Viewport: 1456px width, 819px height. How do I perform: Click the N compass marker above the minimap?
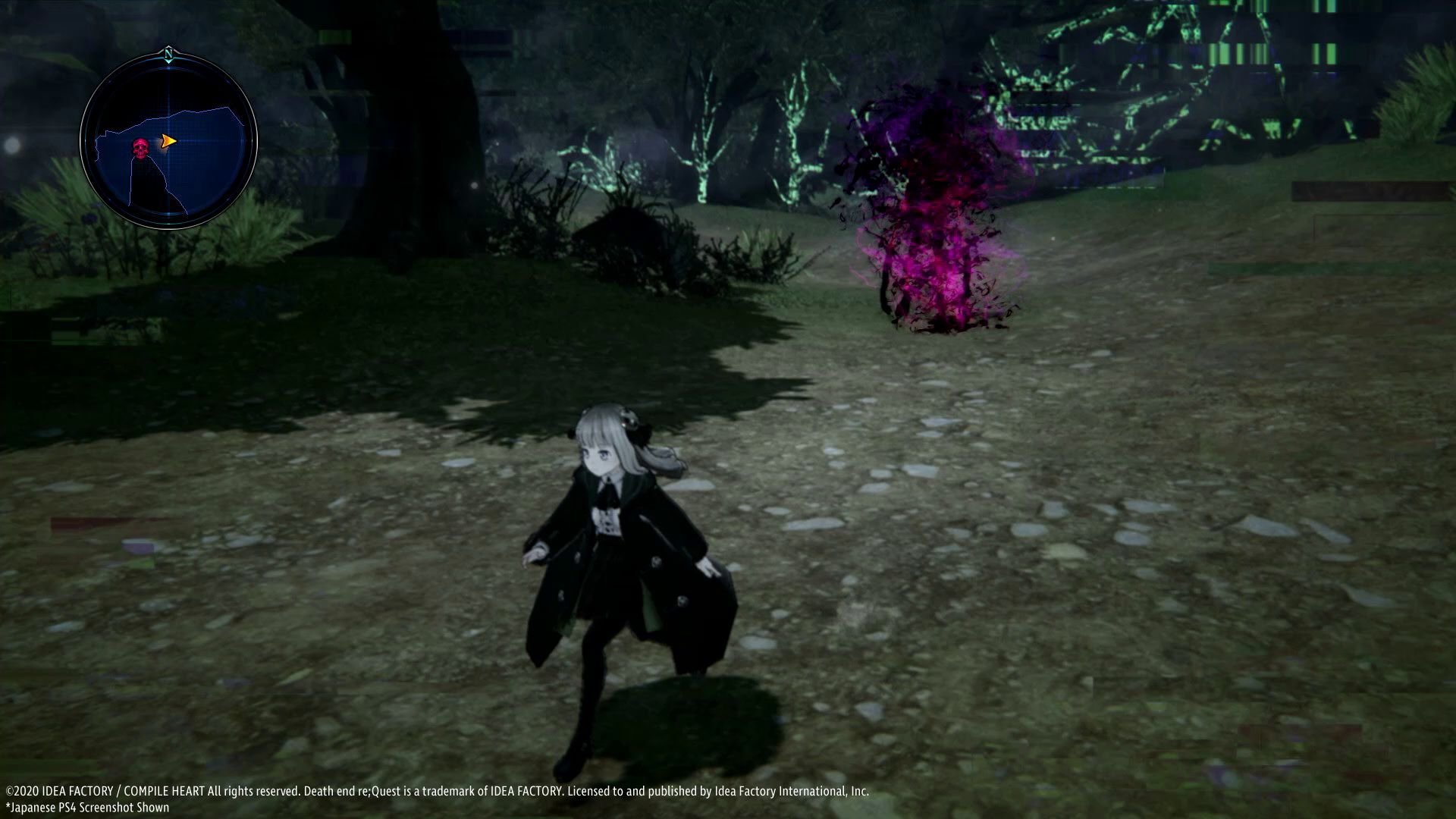[x=168, y=54]
